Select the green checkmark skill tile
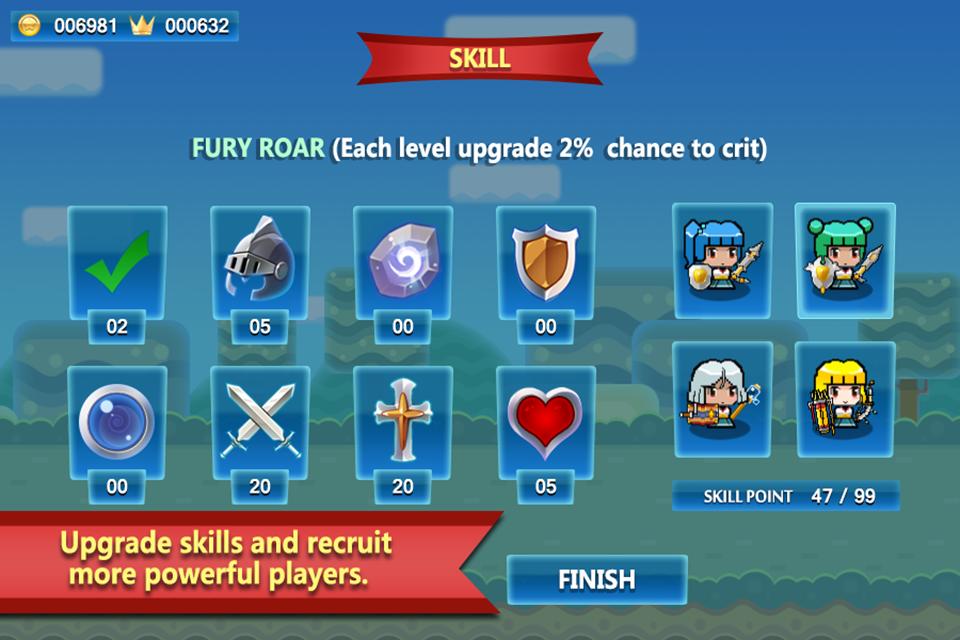Image resolution: width=960 pixels, height=640 pixels. [117, 262]
